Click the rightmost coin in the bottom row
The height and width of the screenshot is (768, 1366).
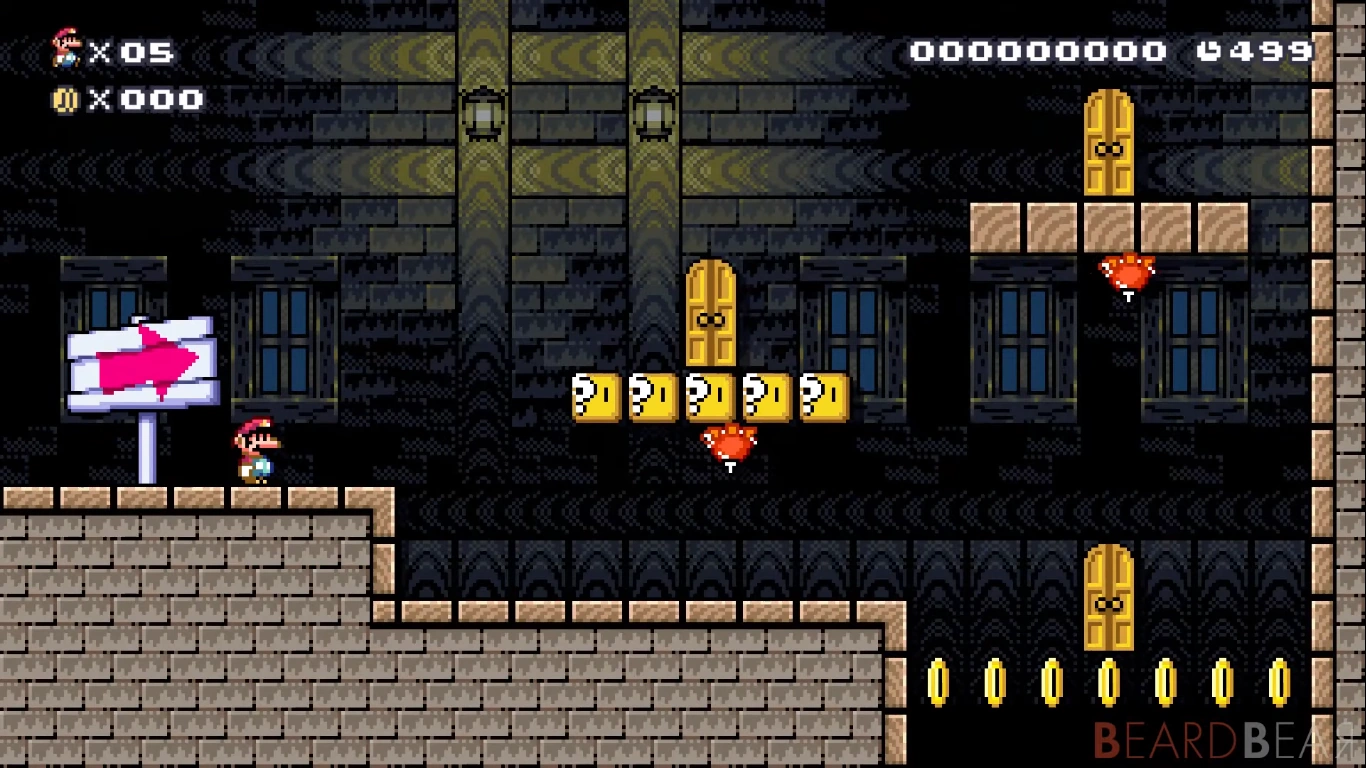1278,680
